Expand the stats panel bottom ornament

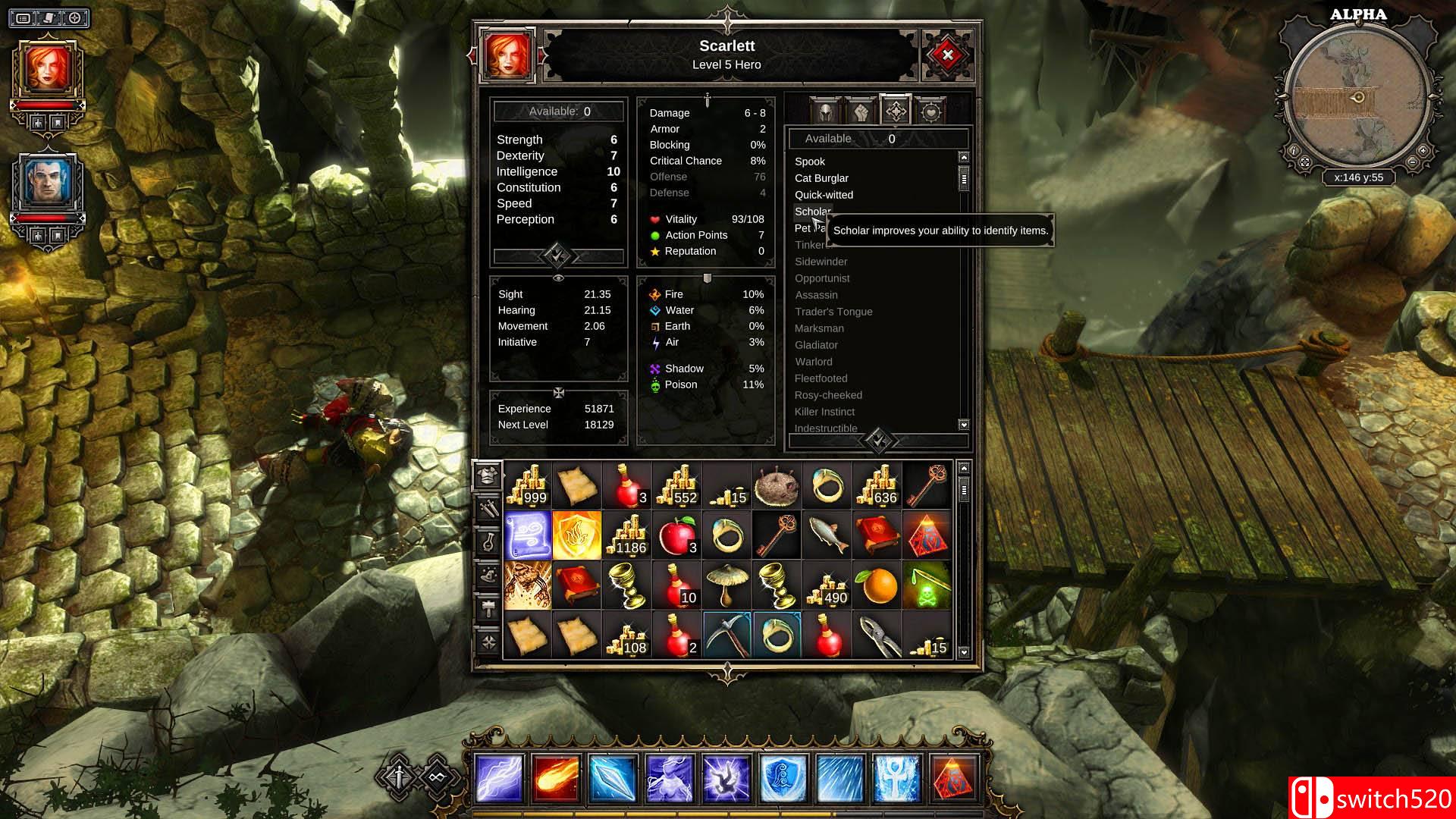[559, 256]
